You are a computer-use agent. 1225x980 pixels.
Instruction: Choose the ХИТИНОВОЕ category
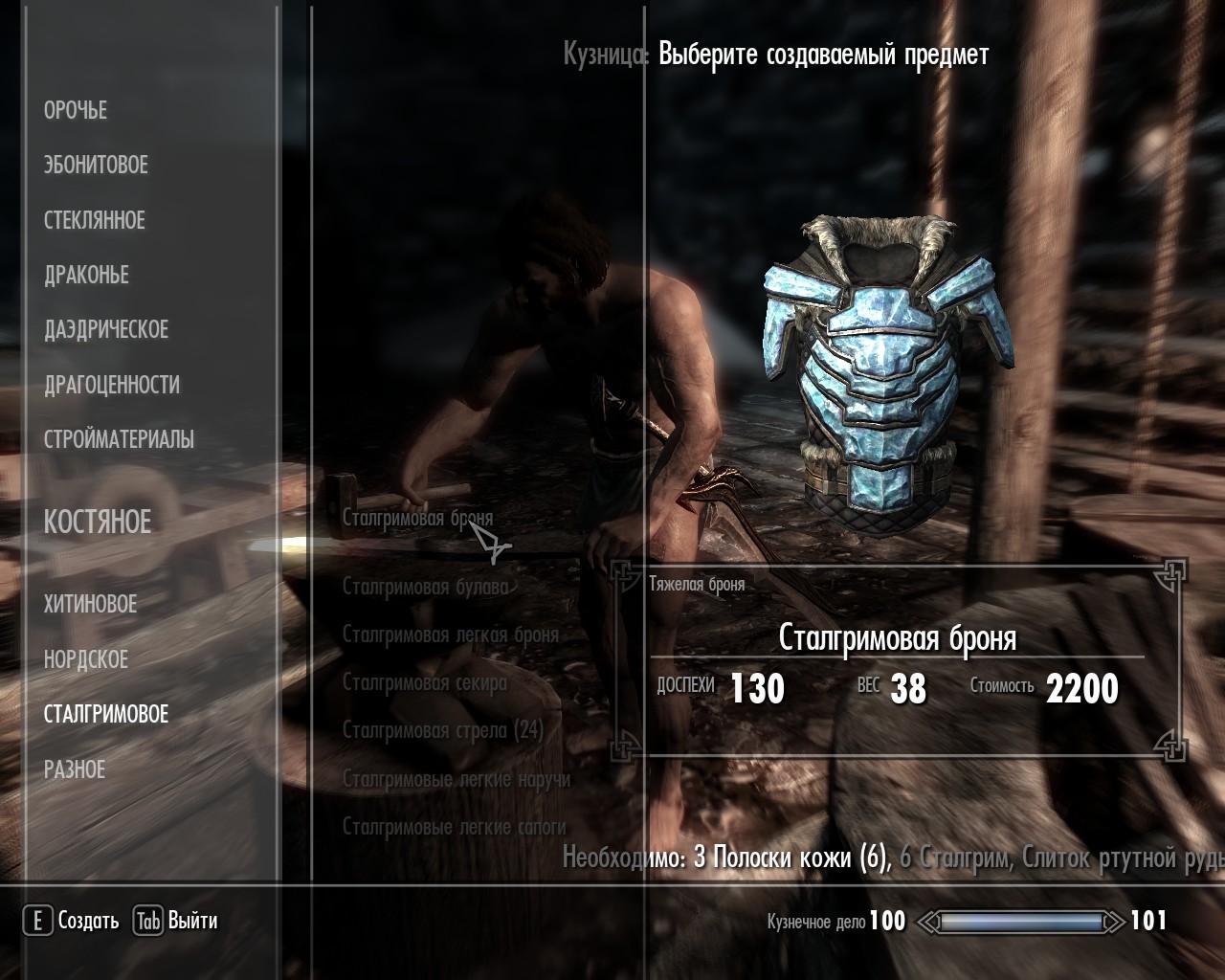coord(90,605)
